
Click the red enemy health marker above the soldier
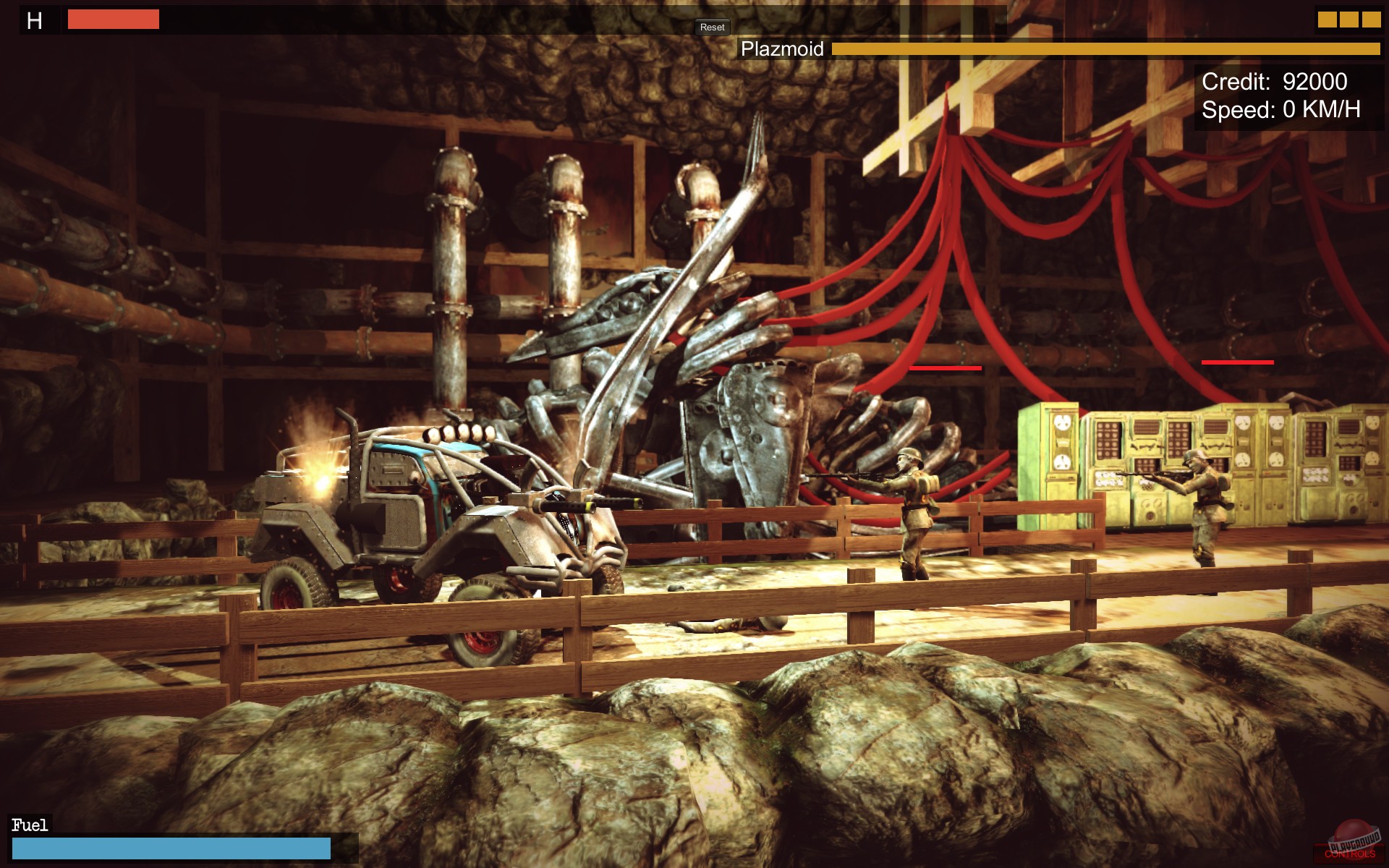[x=946, y=367]
